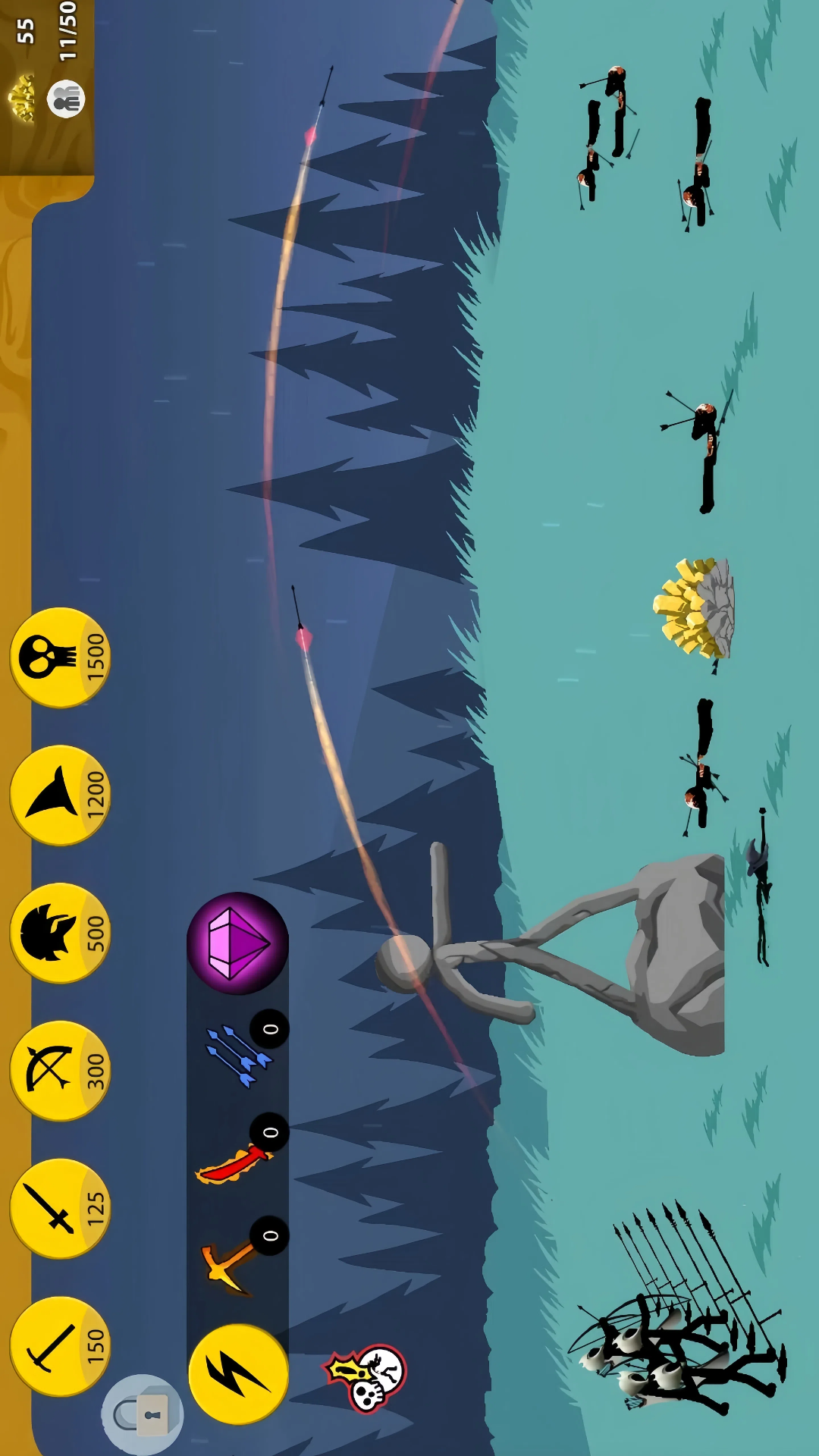Summon the skull Giant unit for 1500
The width and height of the screenshot is (819, 1456).
59,657
